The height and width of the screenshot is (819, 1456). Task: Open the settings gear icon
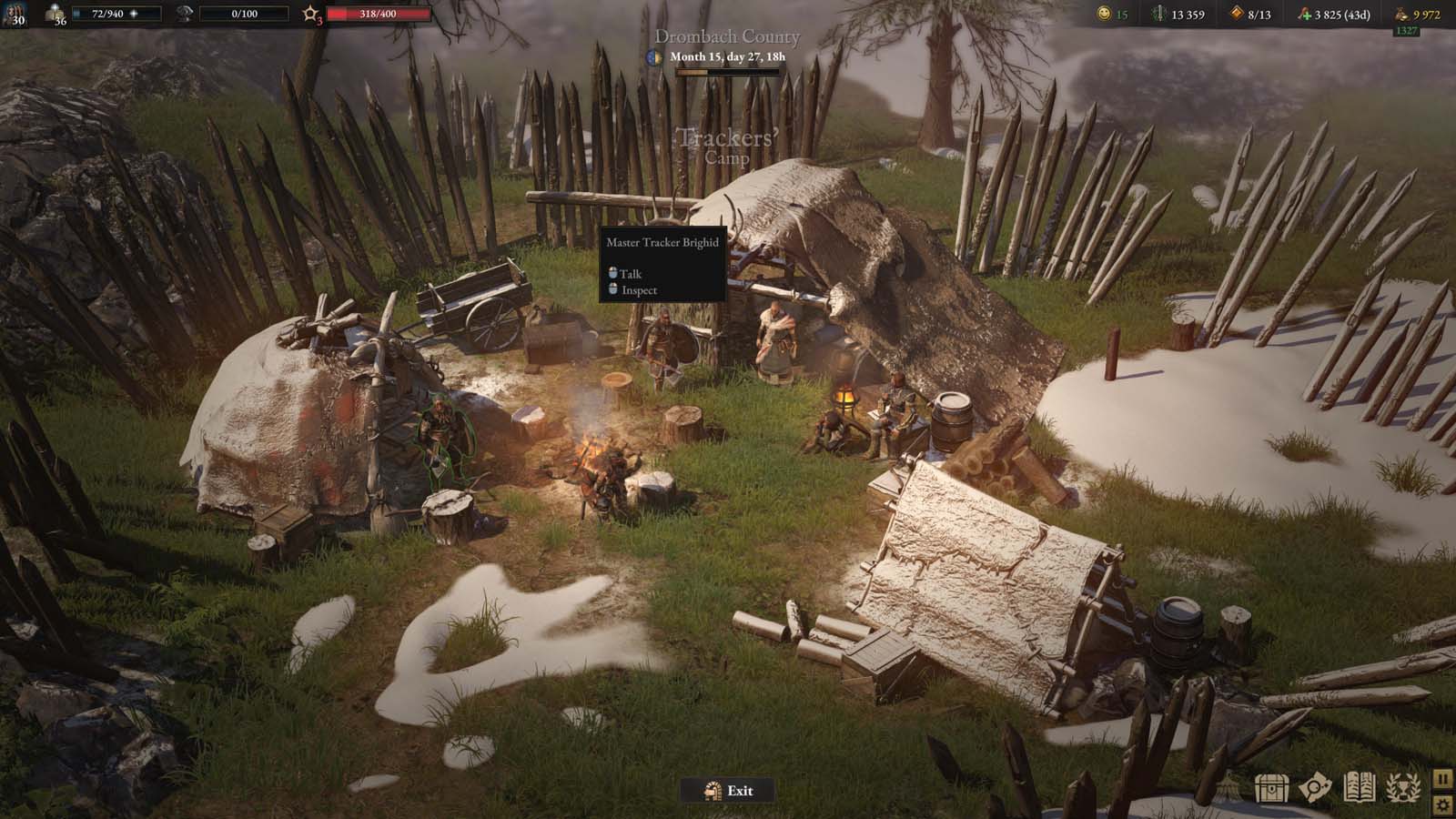(x=1443, y=804)
